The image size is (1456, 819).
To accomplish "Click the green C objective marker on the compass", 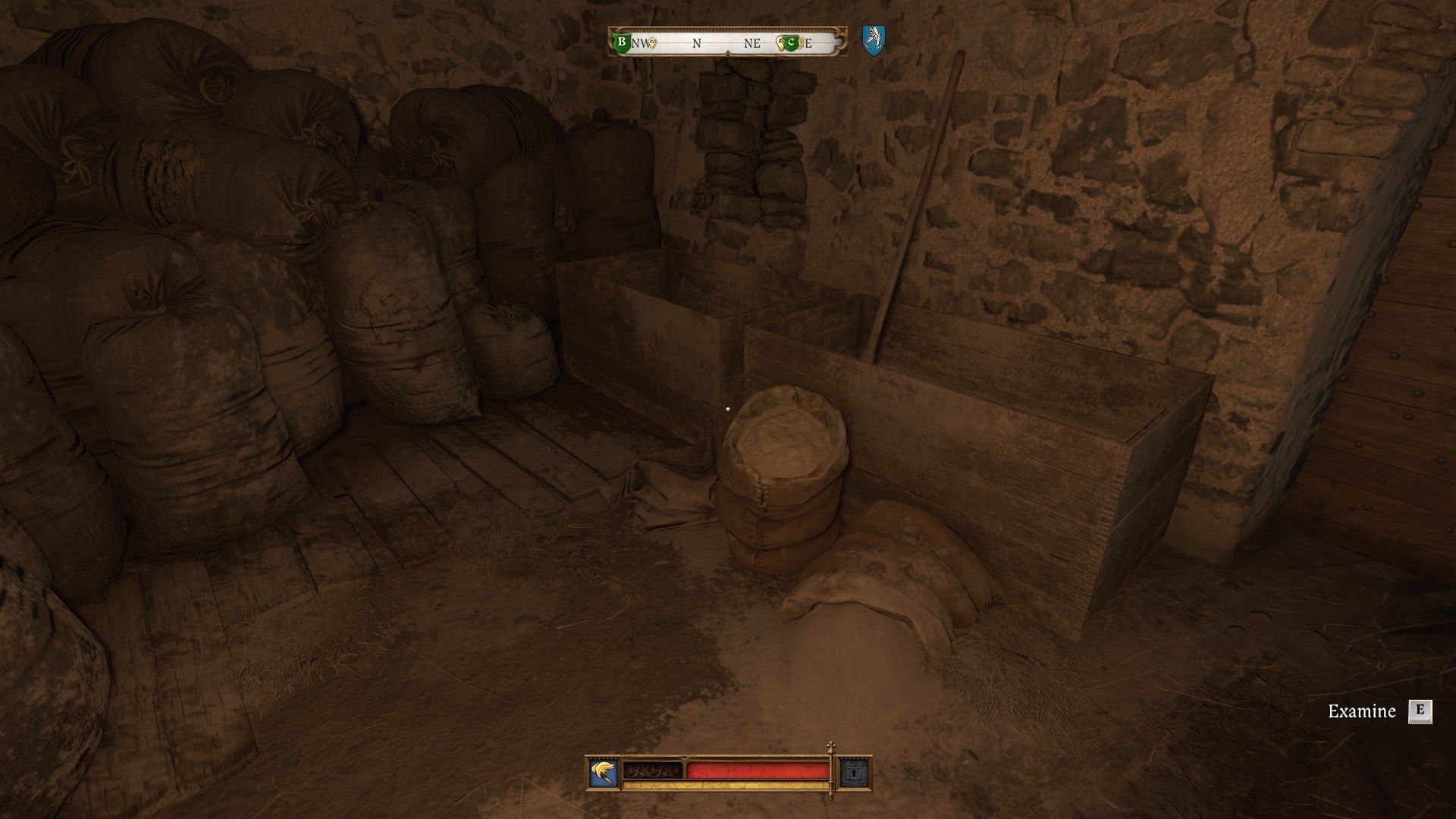I will pyautogui.click(x=792, y=43).
